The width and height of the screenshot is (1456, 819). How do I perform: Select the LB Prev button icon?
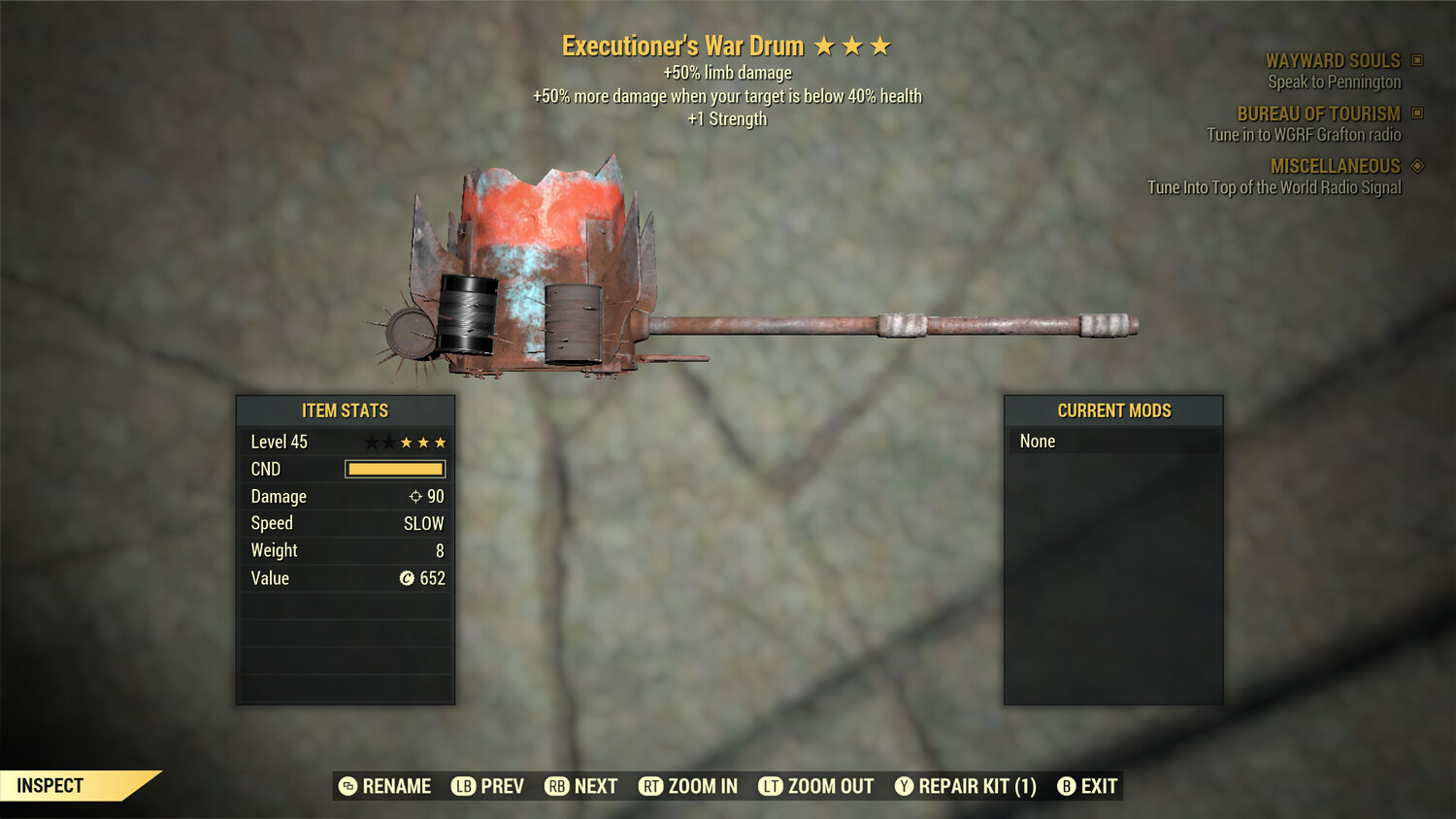(462, 786)
